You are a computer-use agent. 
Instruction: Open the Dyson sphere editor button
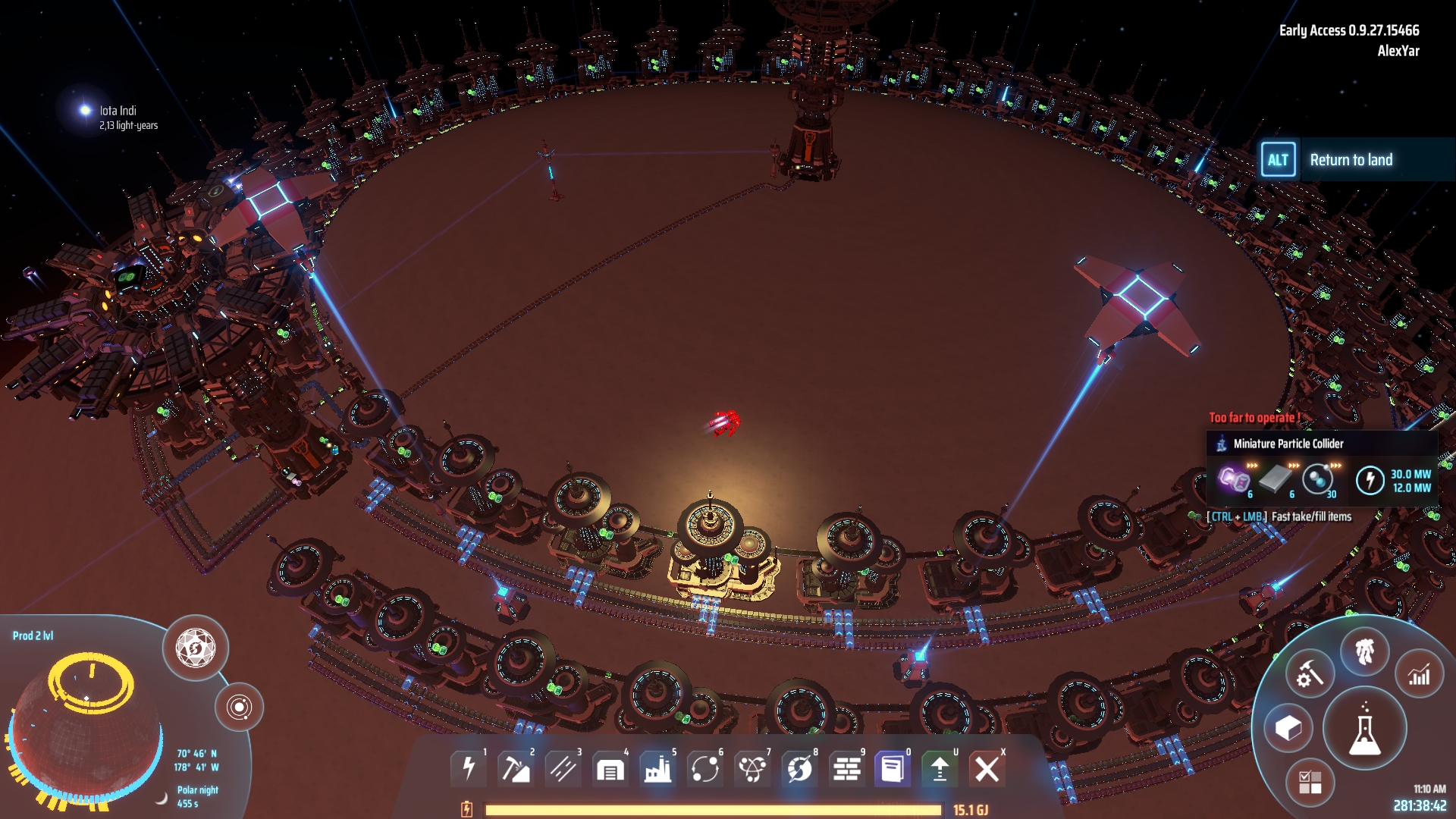pyautogui.click(x=196, y=648)
